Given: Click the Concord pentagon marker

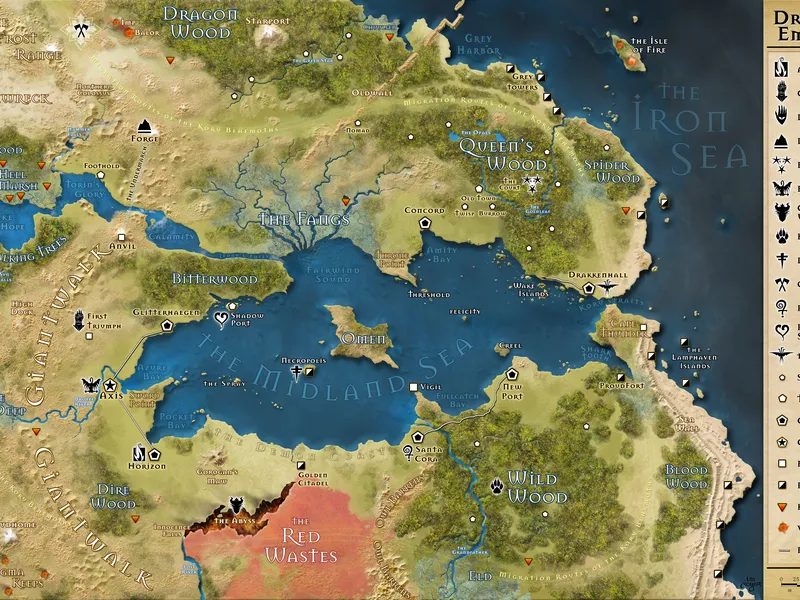Looking at the screenshot, I should pos(424,224).
